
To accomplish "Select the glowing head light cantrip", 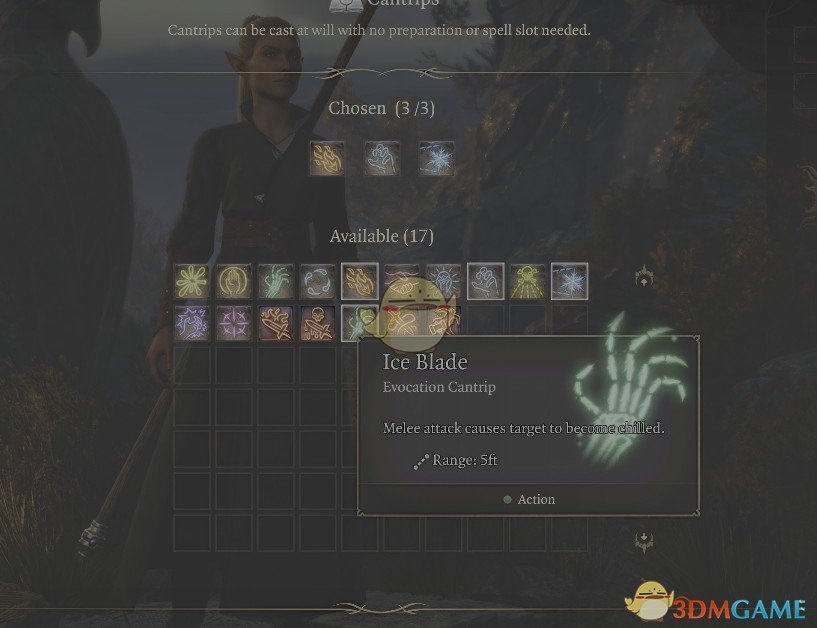I will [443, 281].
